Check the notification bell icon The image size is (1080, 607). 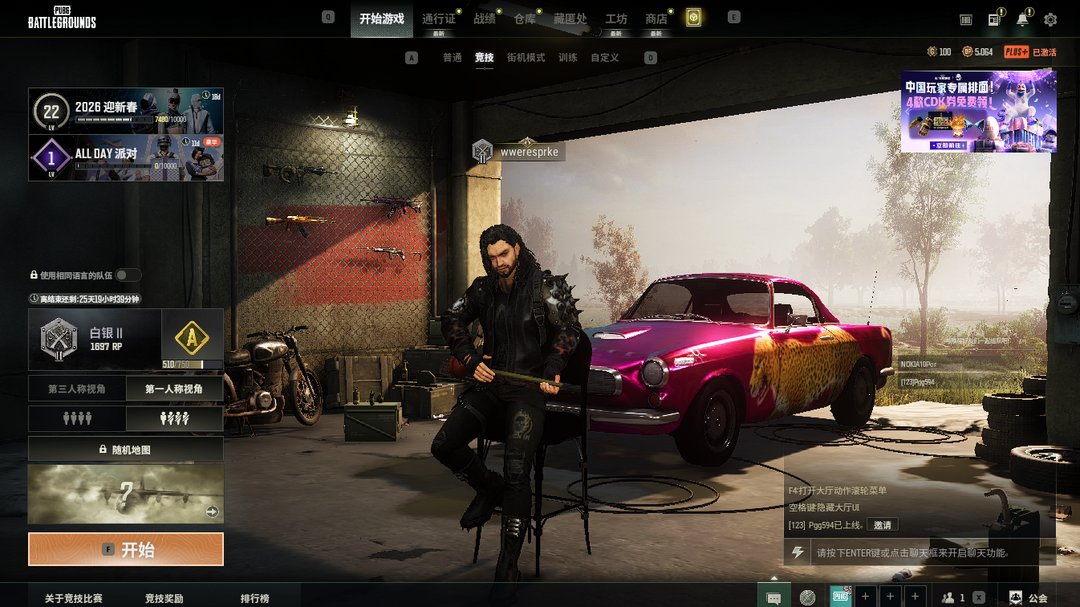[1022, 19]
